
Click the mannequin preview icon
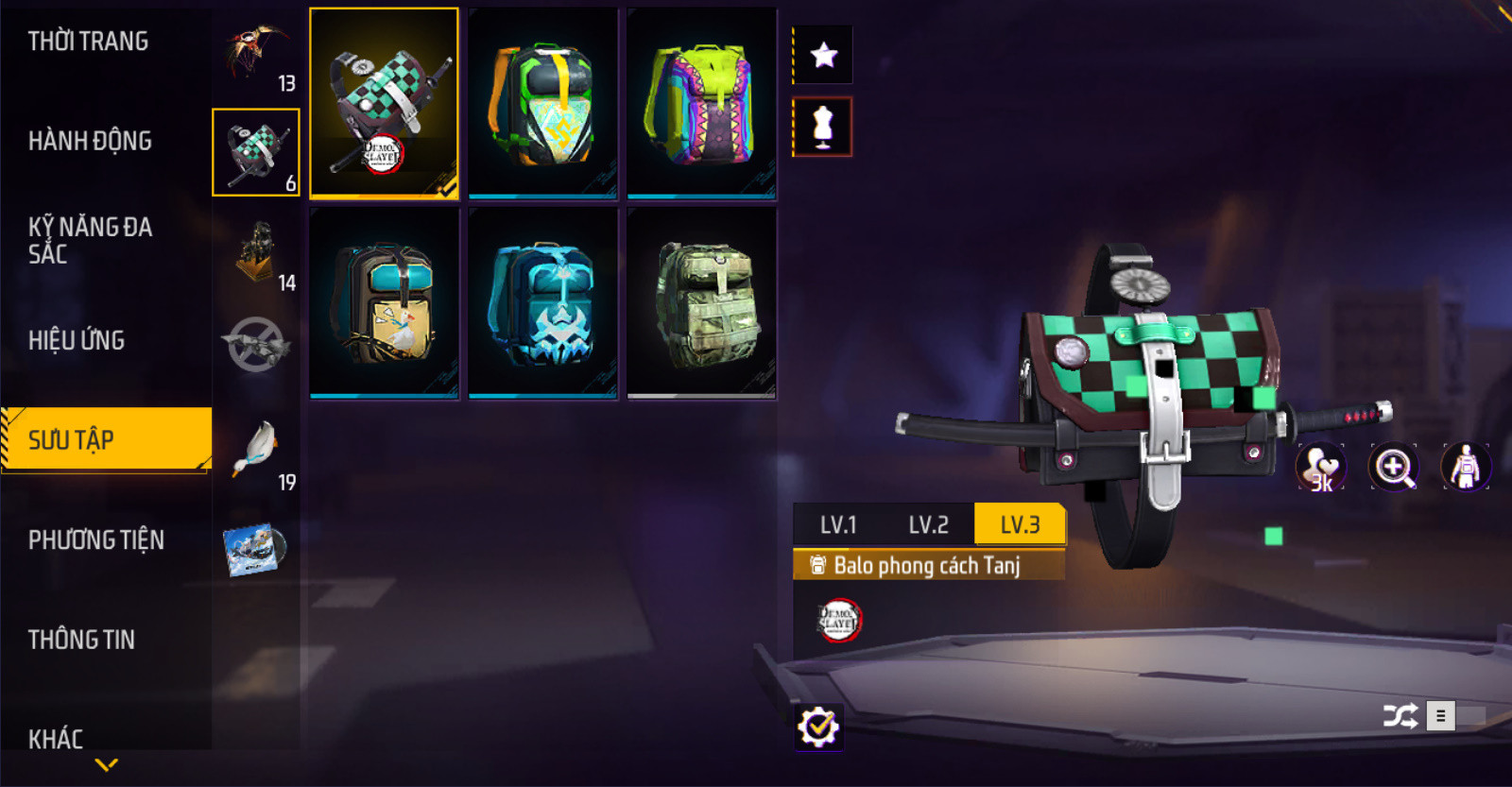[x=823, y=127]
